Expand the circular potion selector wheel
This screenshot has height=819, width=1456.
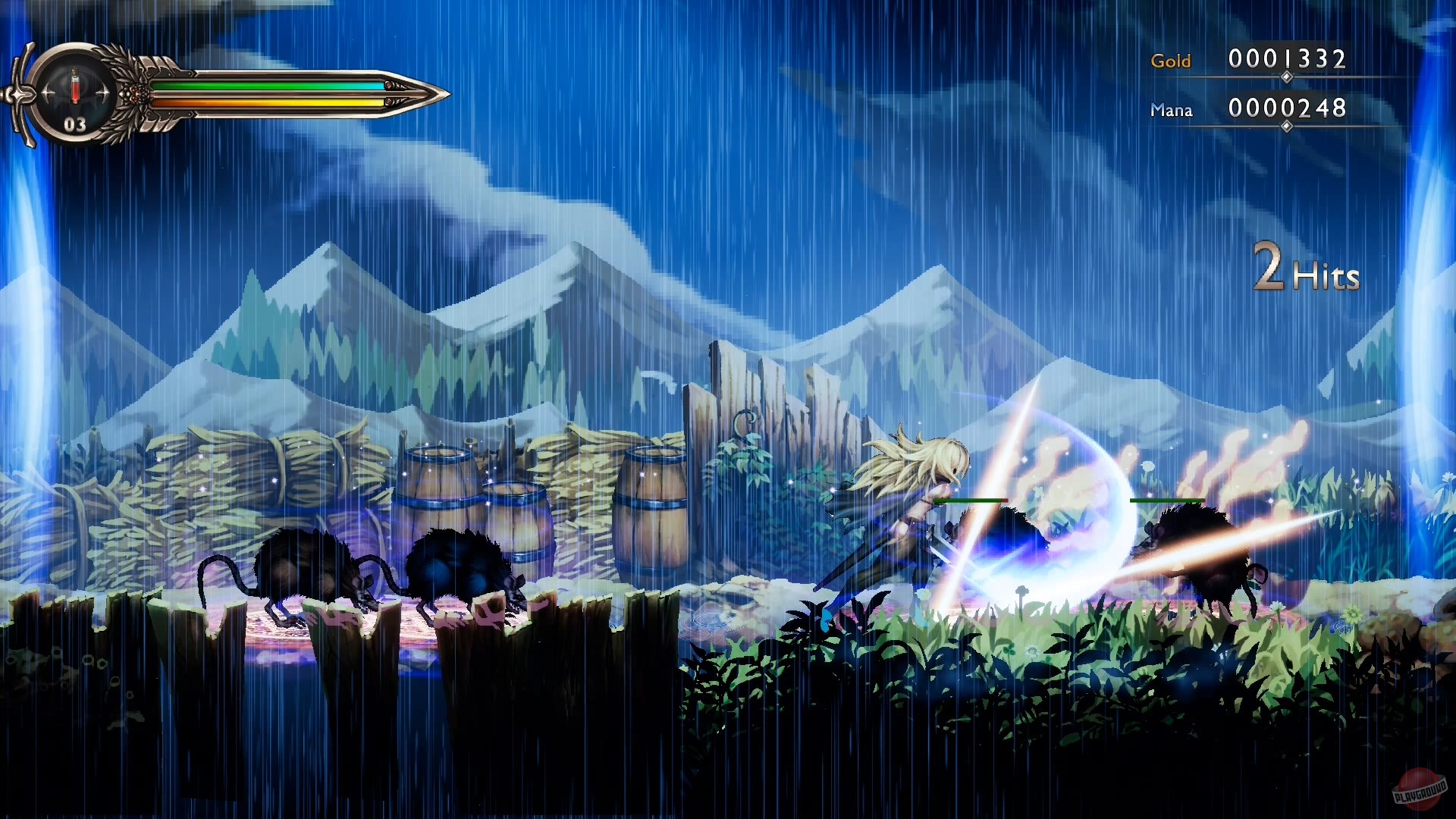coord(76,91)
